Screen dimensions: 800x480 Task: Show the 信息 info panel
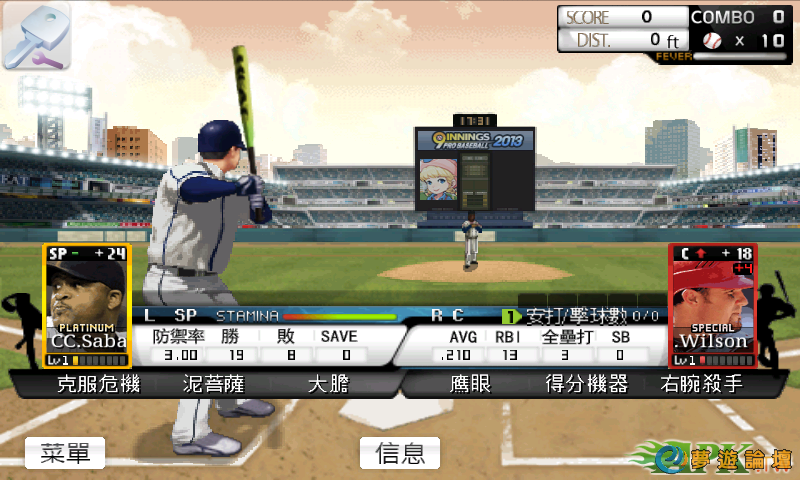399,453
